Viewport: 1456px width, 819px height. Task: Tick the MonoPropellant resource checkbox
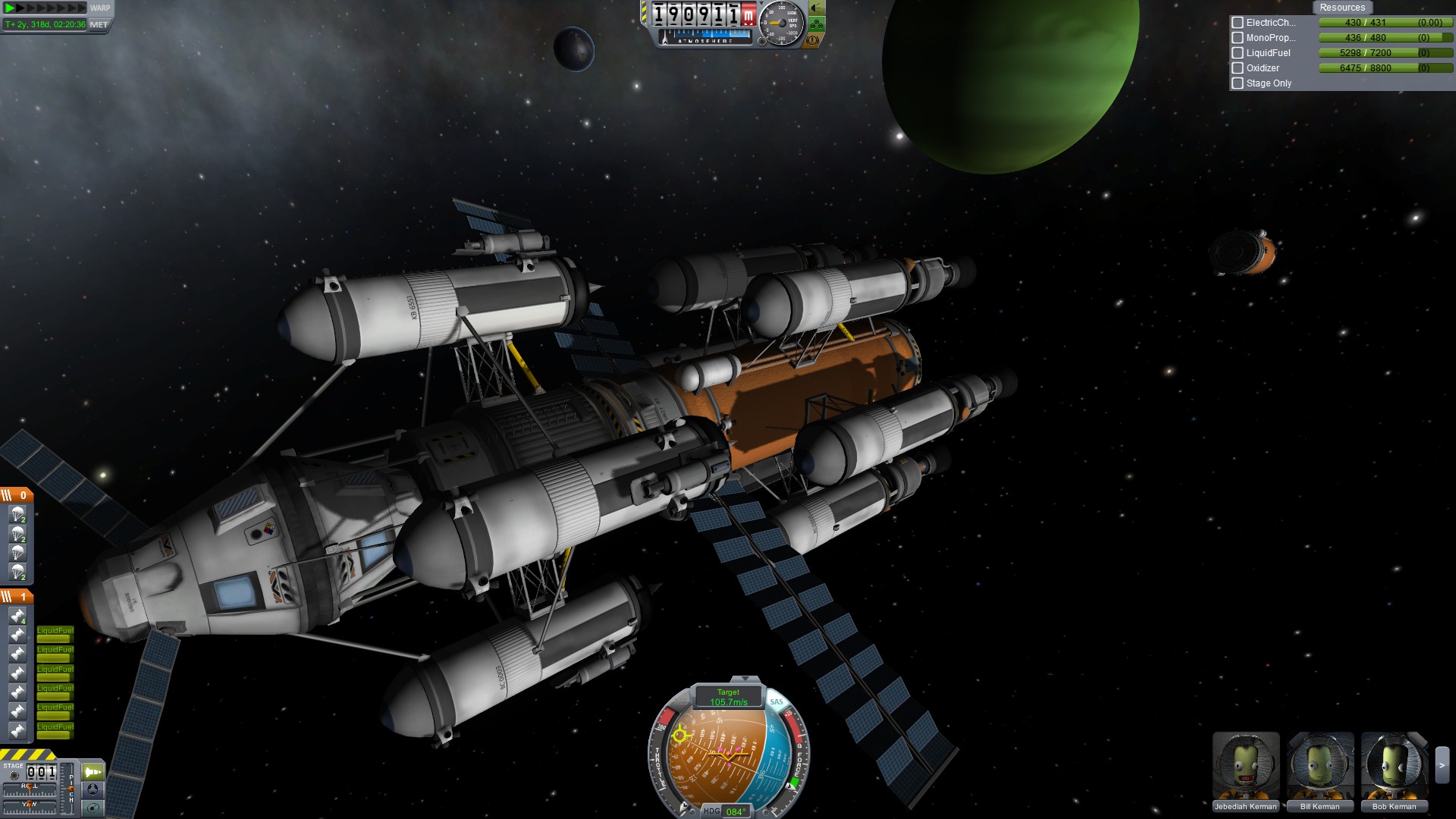click(1238, 38)
